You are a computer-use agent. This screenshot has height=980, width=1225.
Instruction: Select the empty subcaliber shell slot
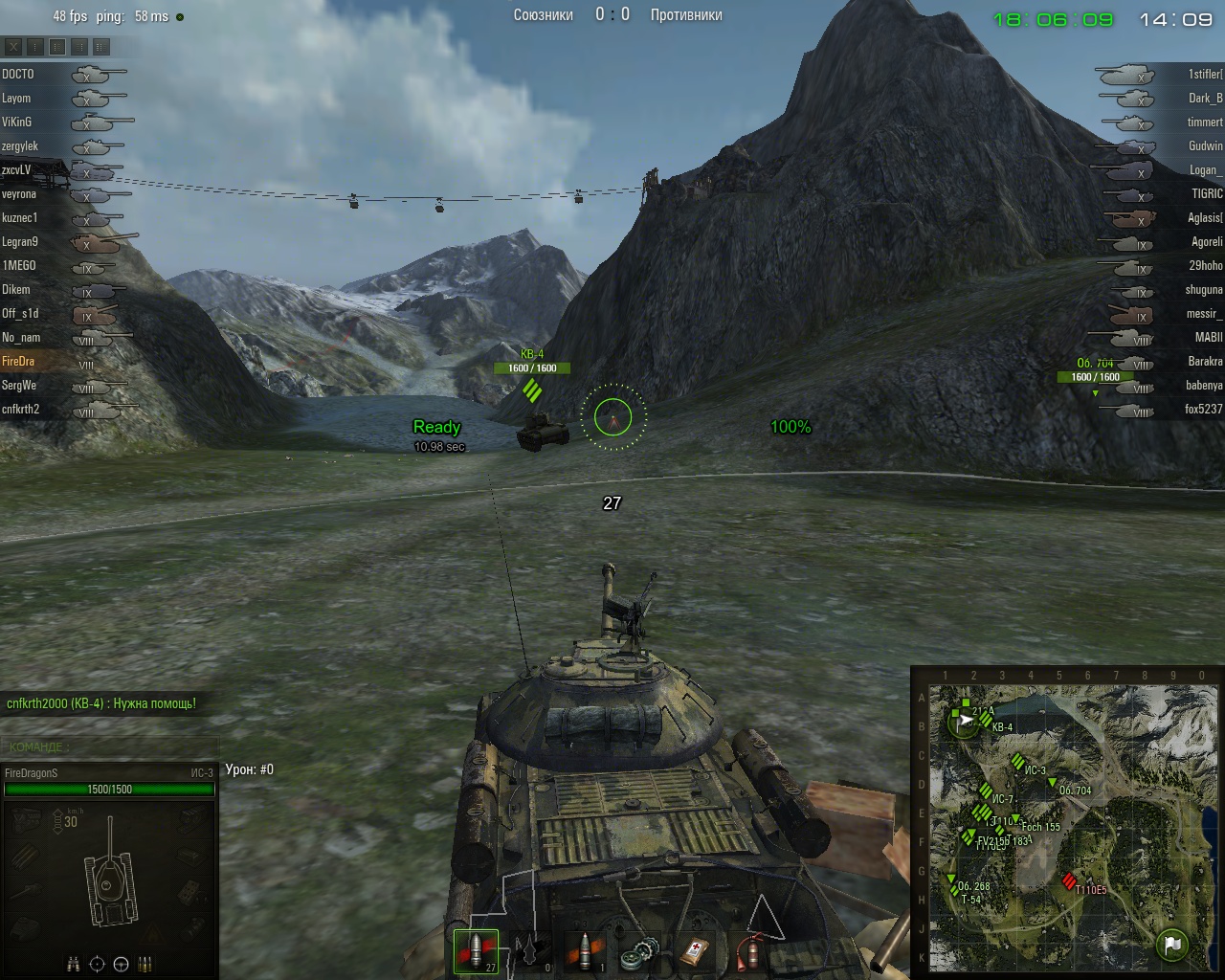(x=531, y=951)
